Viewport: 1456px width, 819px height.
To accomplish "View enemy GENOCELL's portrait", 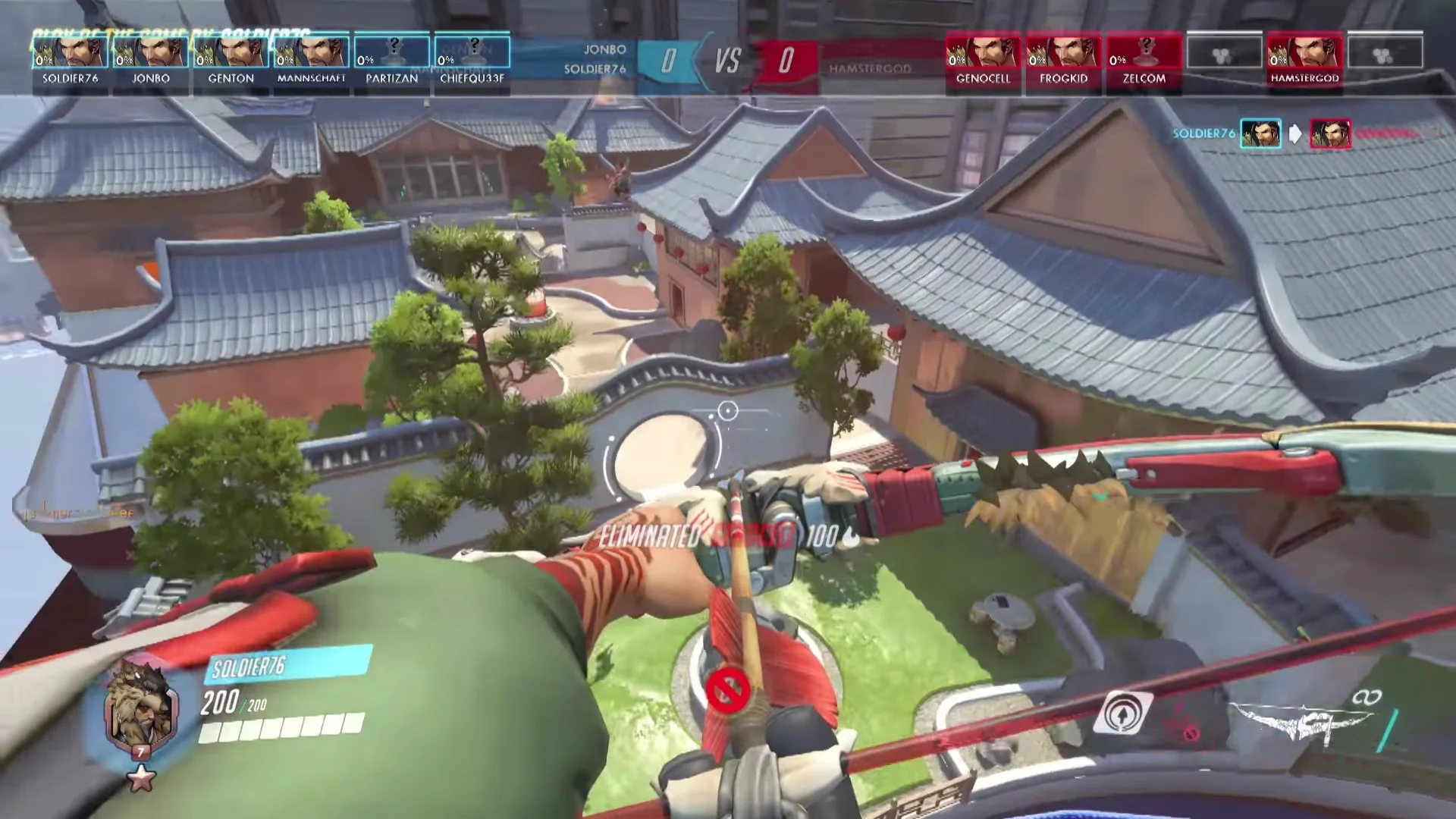I will 983,52.
